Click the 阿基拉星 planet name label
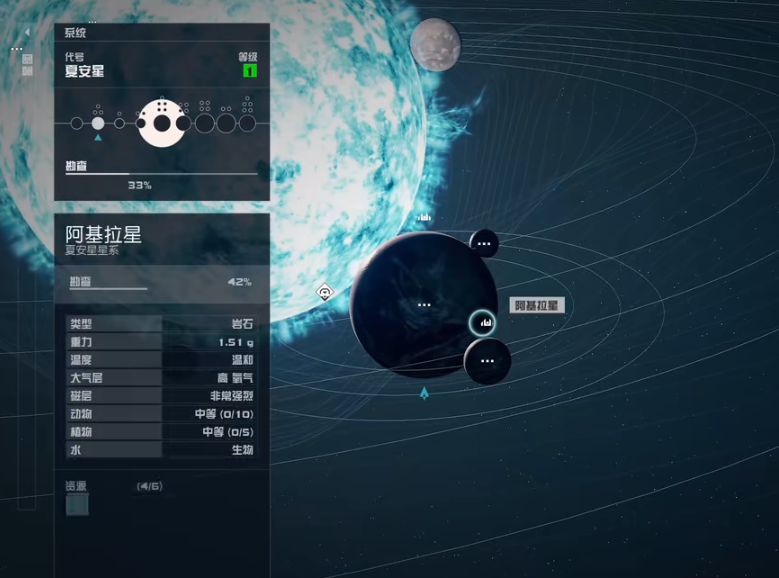This screenshot has height=578, width=779. click(538, 306)
